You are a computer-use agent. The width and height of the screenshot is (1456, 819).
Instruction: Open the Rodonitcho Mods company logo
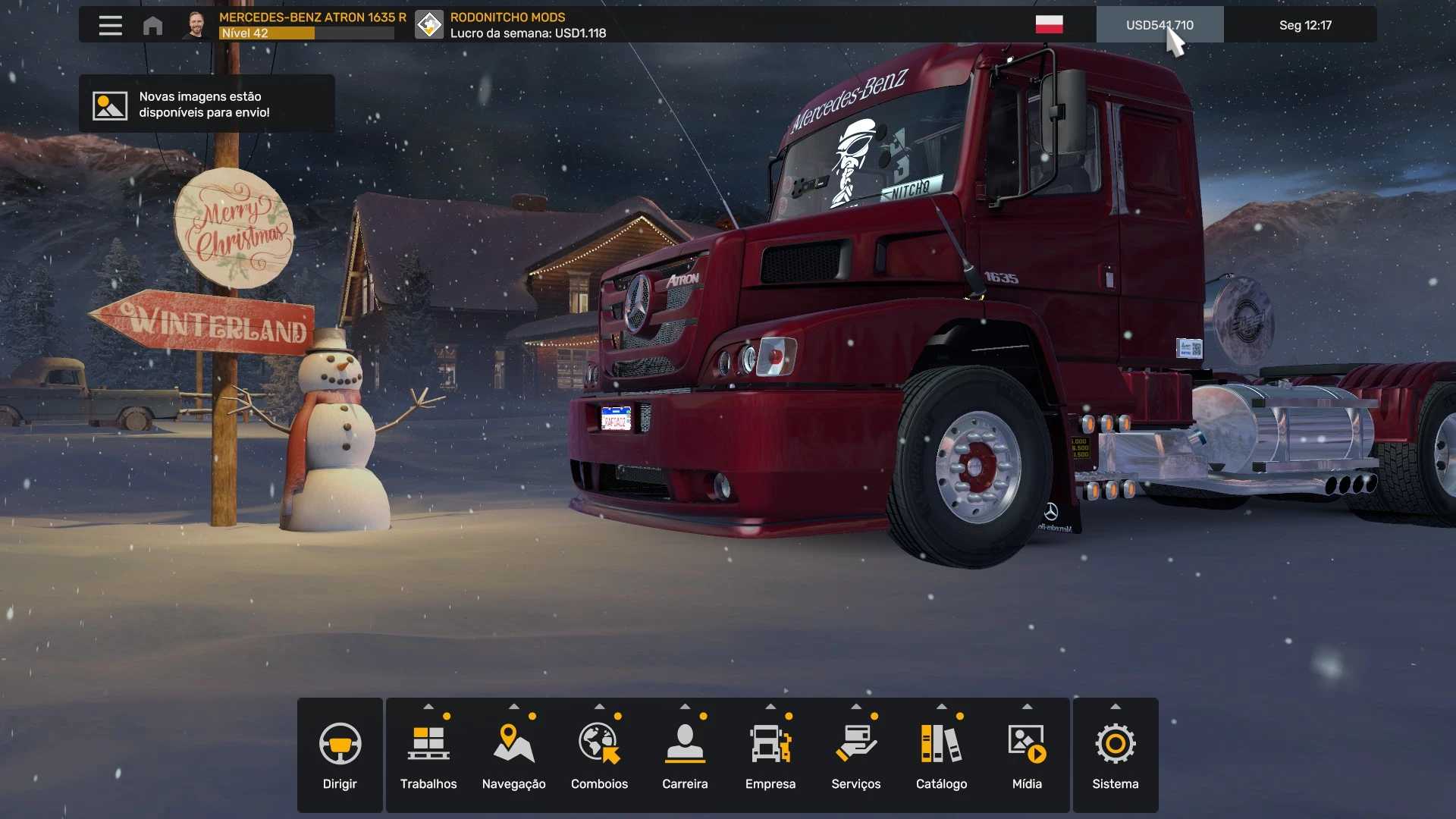tap(429, 25)
